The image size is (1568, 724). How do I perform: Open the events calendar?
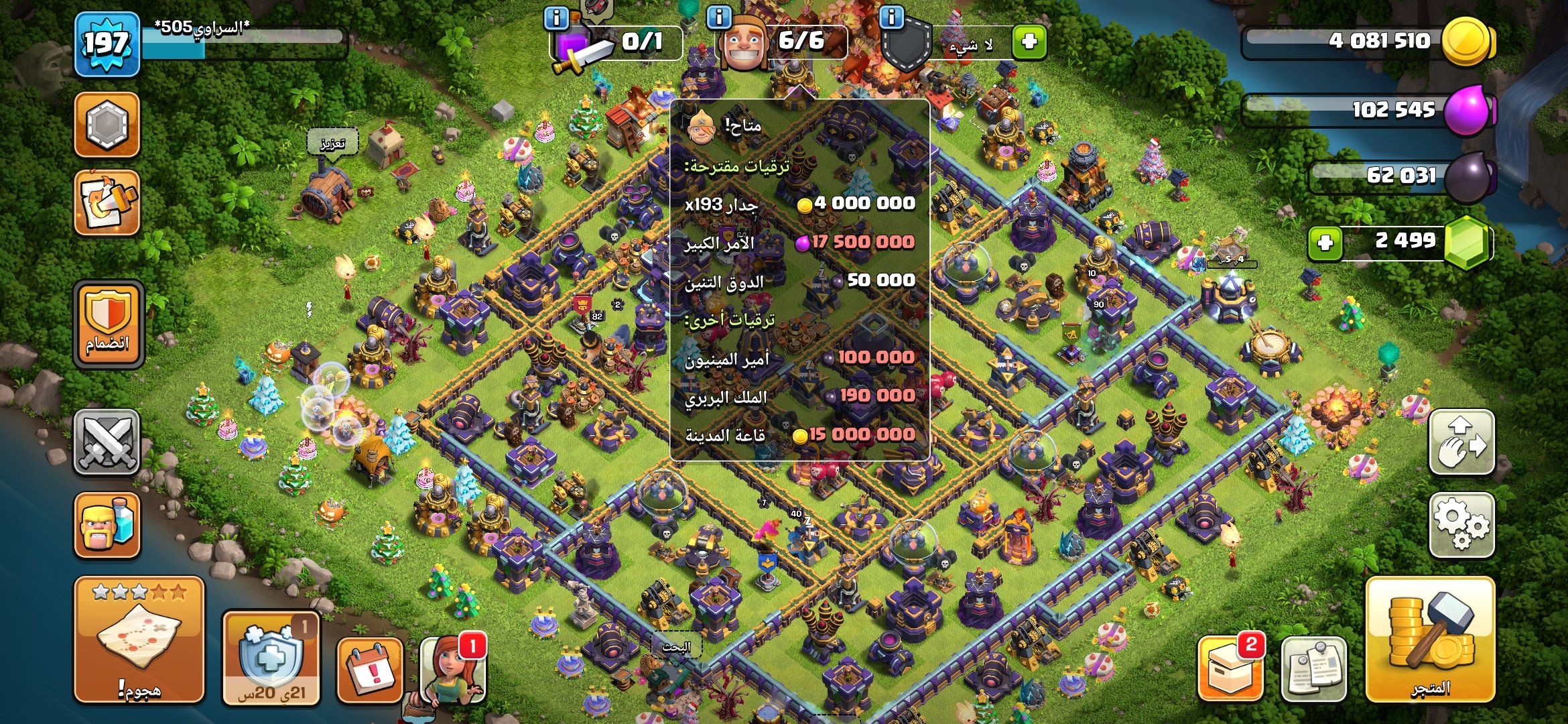(370, 670)
